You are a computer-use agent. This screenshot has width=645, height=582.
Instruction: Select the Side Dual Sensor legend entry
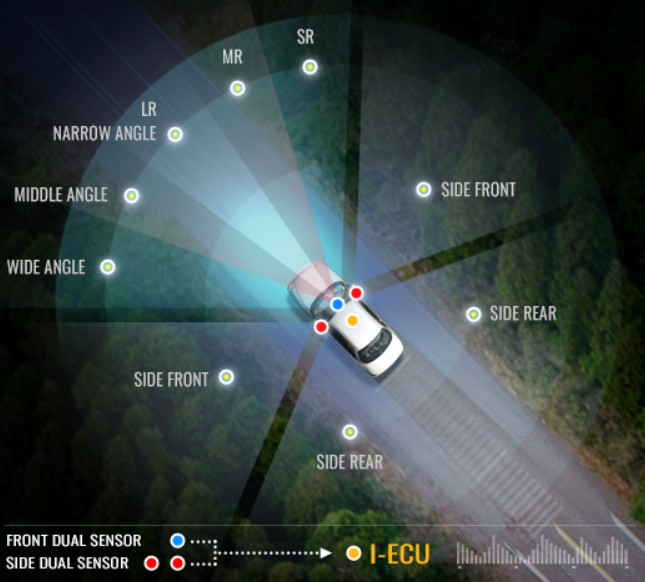pos(67,563)
